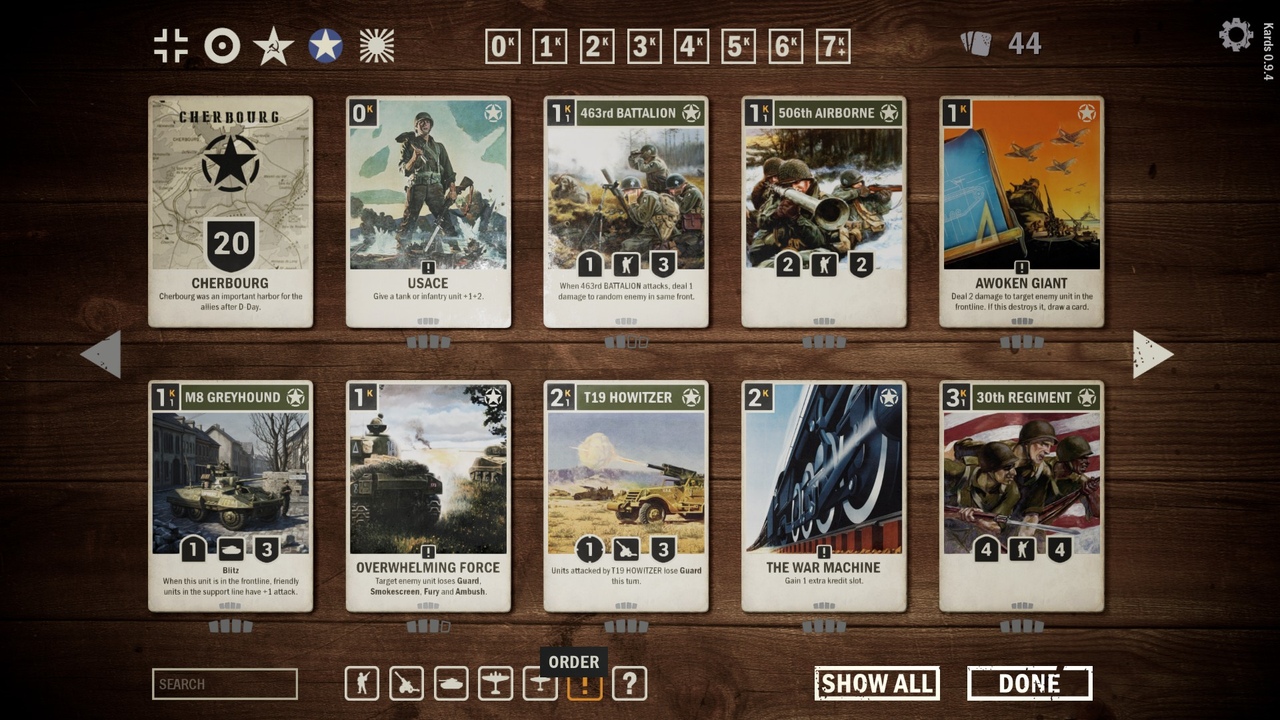The height and width of the screenshot is (720, 1280).
Task: Pick the 463rd Battalion card
Action: [626, 212]
